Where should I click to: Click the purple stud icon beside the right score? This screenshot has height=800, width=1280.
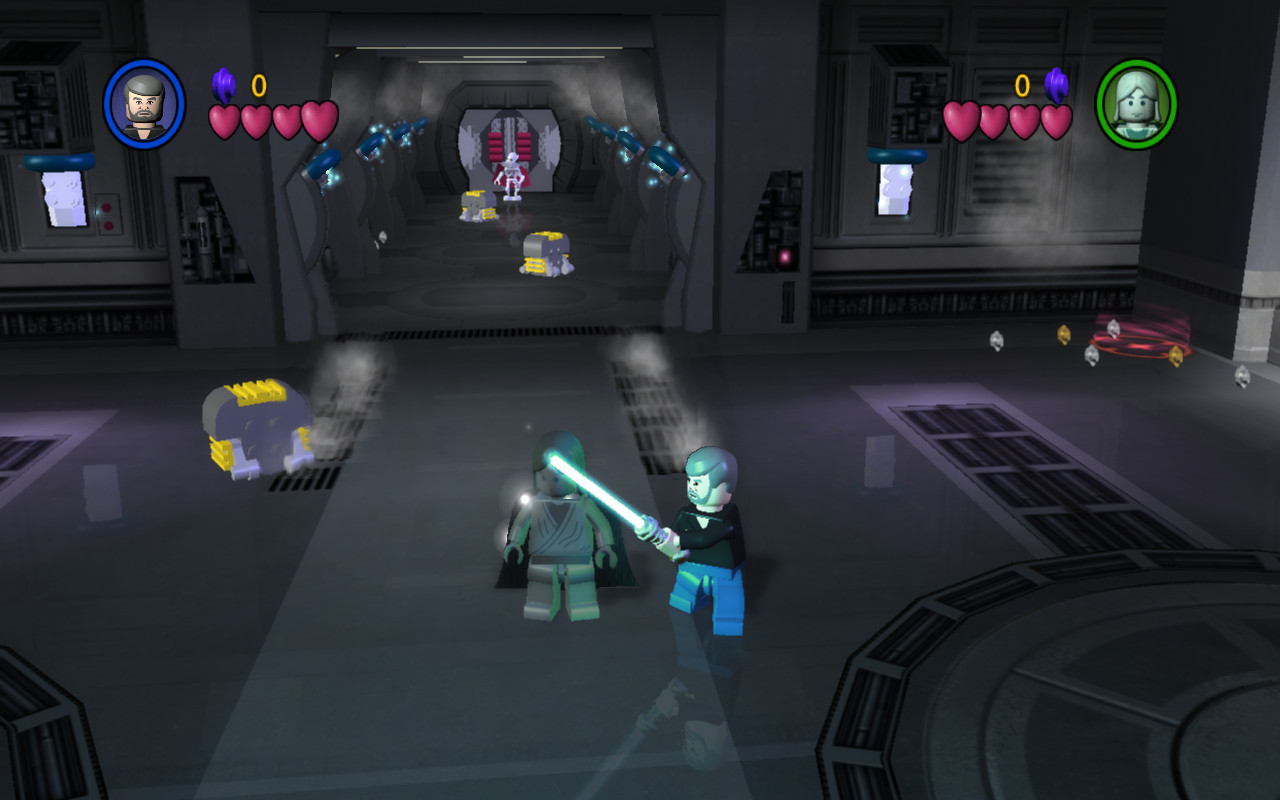(1056, 82)
